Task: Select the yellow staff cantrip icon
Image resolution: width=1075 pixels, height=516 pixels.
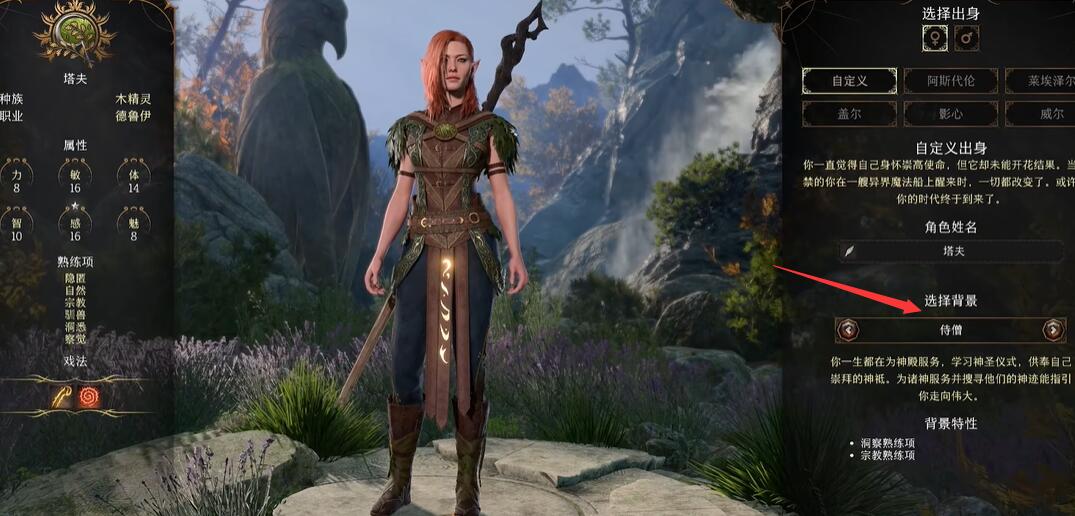Action: (63, 396)
